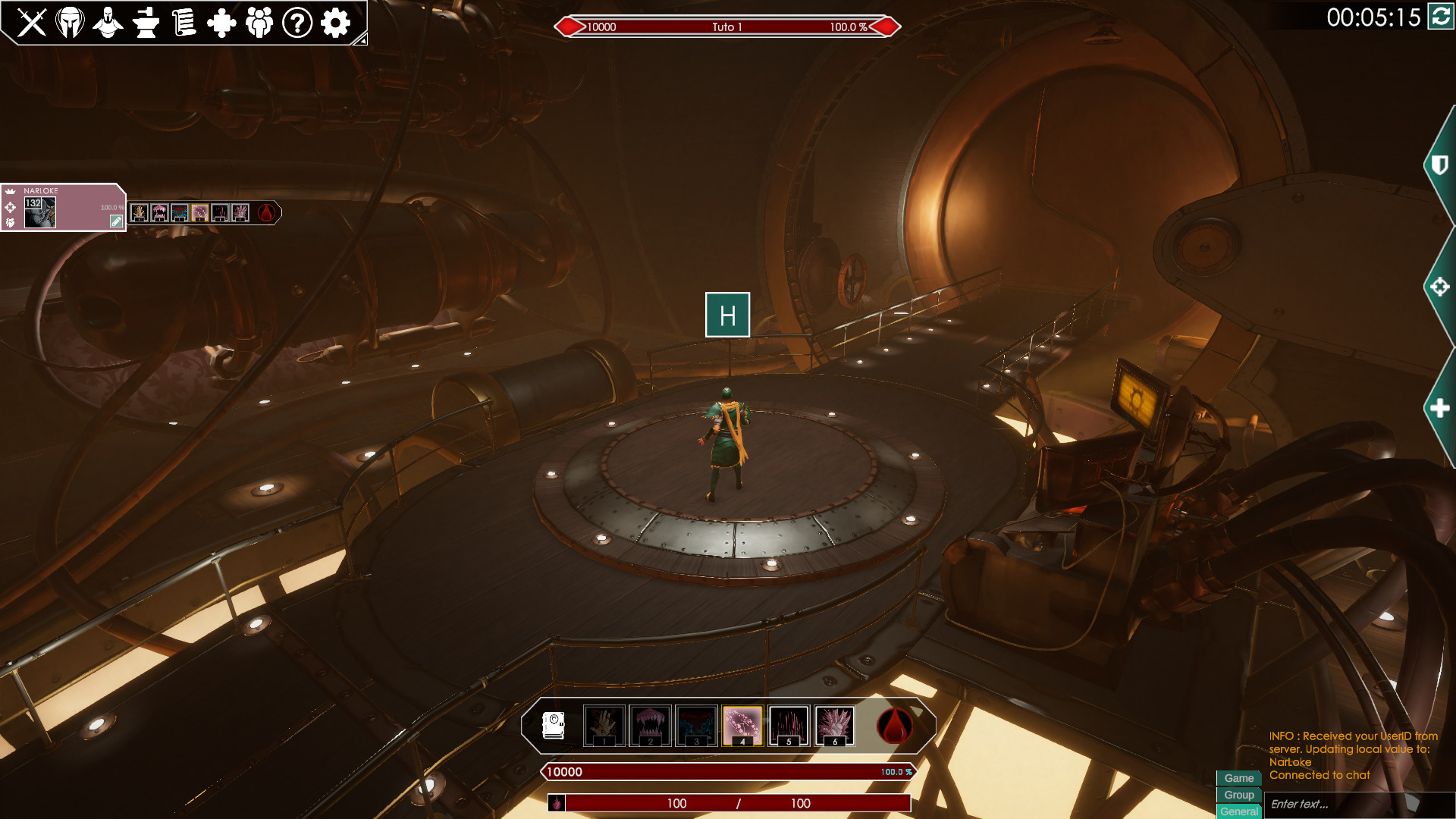Open the helmet character menu
The image size is (1456, 819).
(70, 23)
